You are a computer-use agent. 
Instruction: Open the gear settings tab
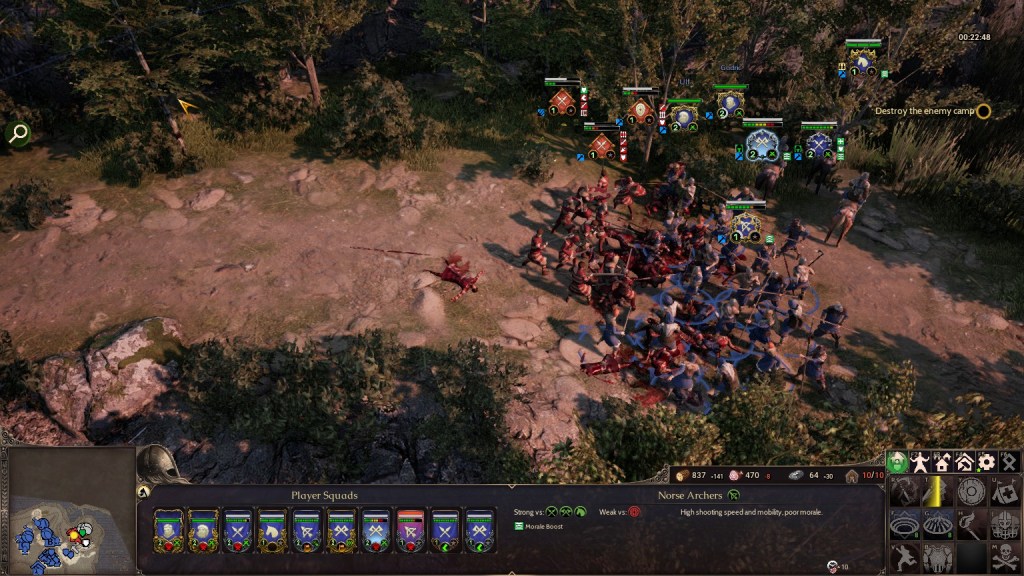[986, 462]
